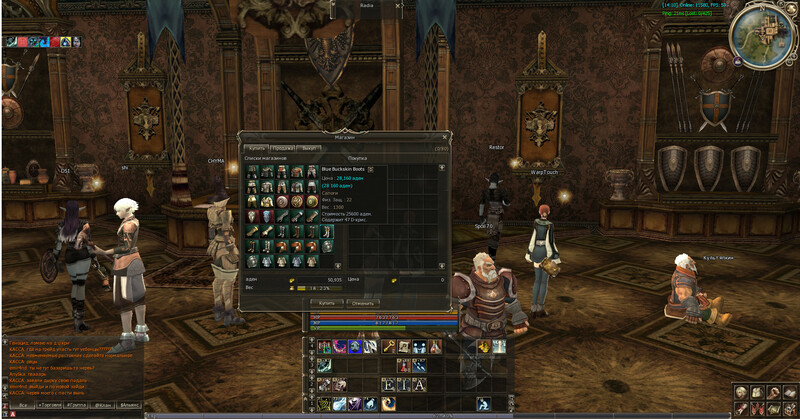Use the scroll item in top hotbar row
The width and height of the screenshot is (800, 419).
(403, 346)
